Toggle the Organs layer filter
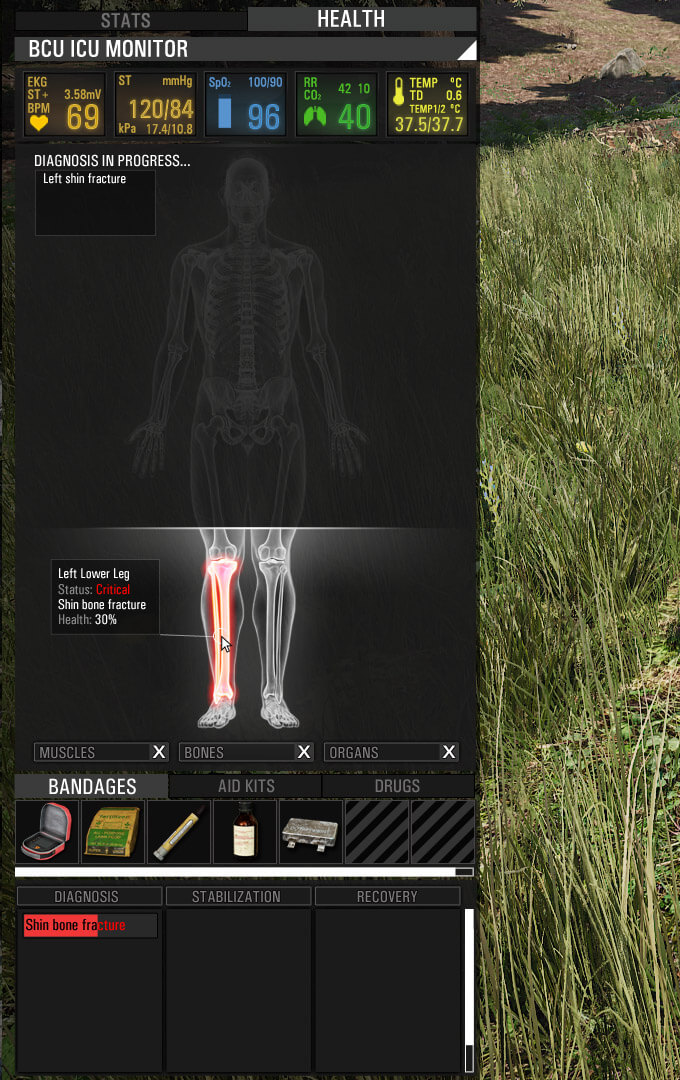Screen dimensions: 680x1080 [x=391, y=752]
